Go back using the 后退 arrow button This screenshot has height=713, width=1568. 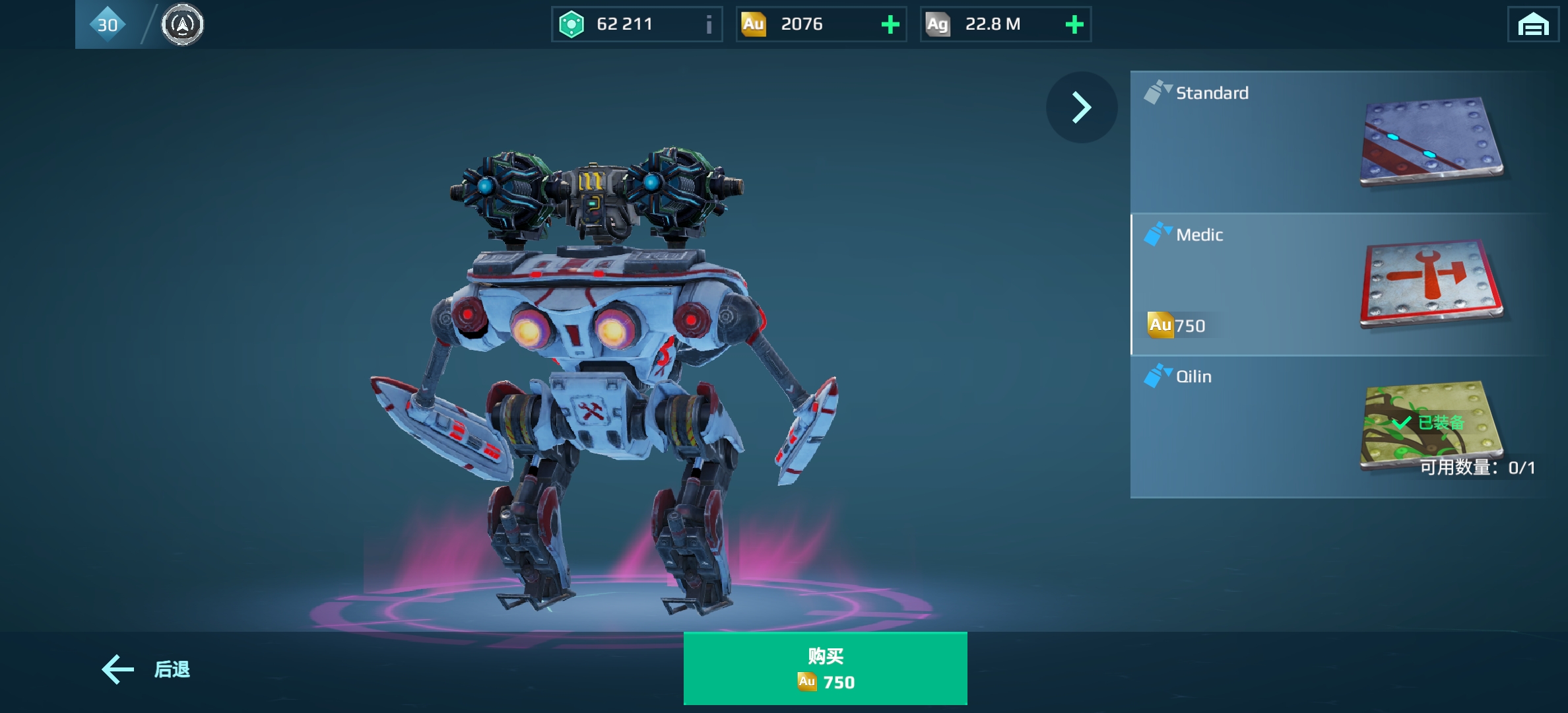[146, 669]
